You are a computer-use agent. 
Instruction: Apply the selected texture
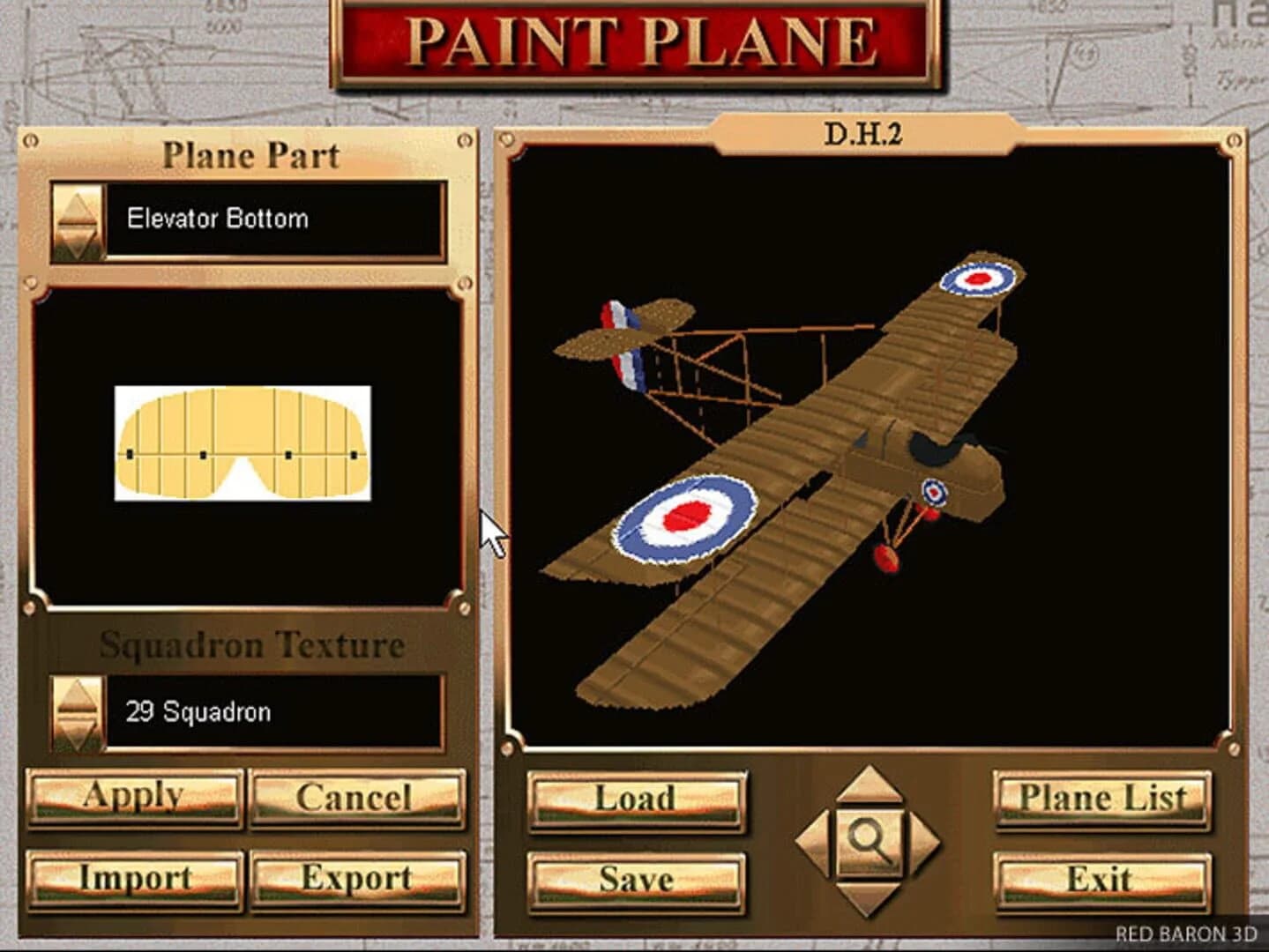coord(134,796)
